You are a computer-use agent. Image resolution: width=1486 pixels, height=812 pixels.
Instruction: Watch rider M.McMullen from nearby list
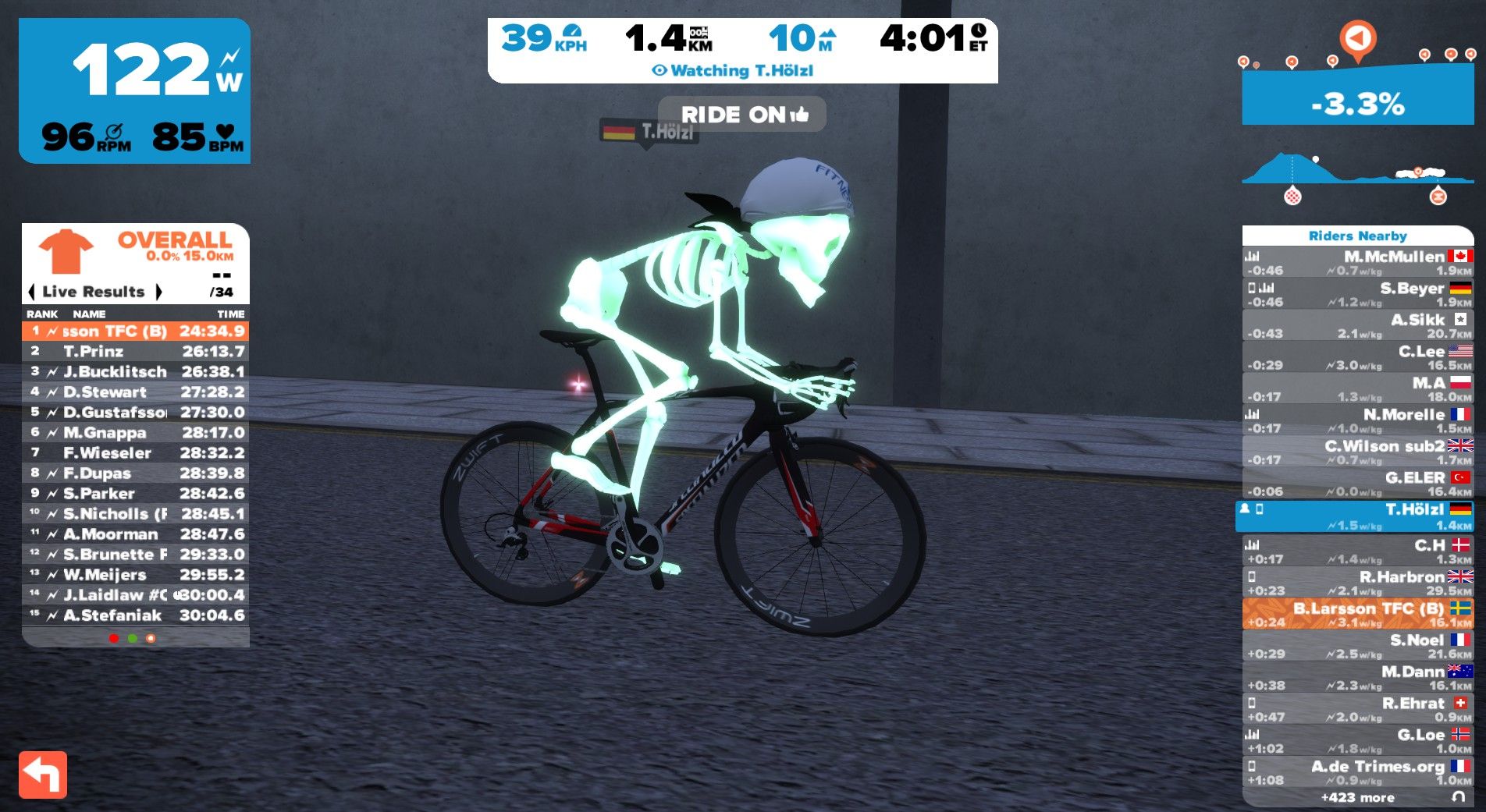click(1357, 263)
